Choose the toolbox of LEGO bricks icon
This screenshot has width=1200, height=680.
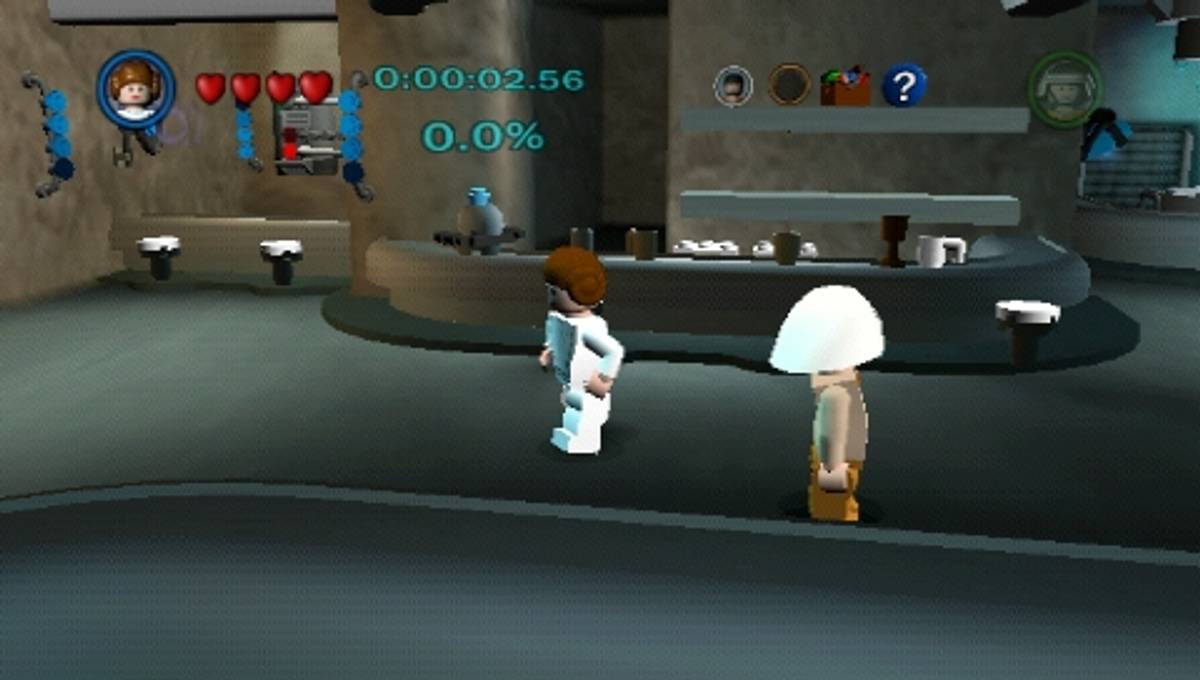coord(845,86)
